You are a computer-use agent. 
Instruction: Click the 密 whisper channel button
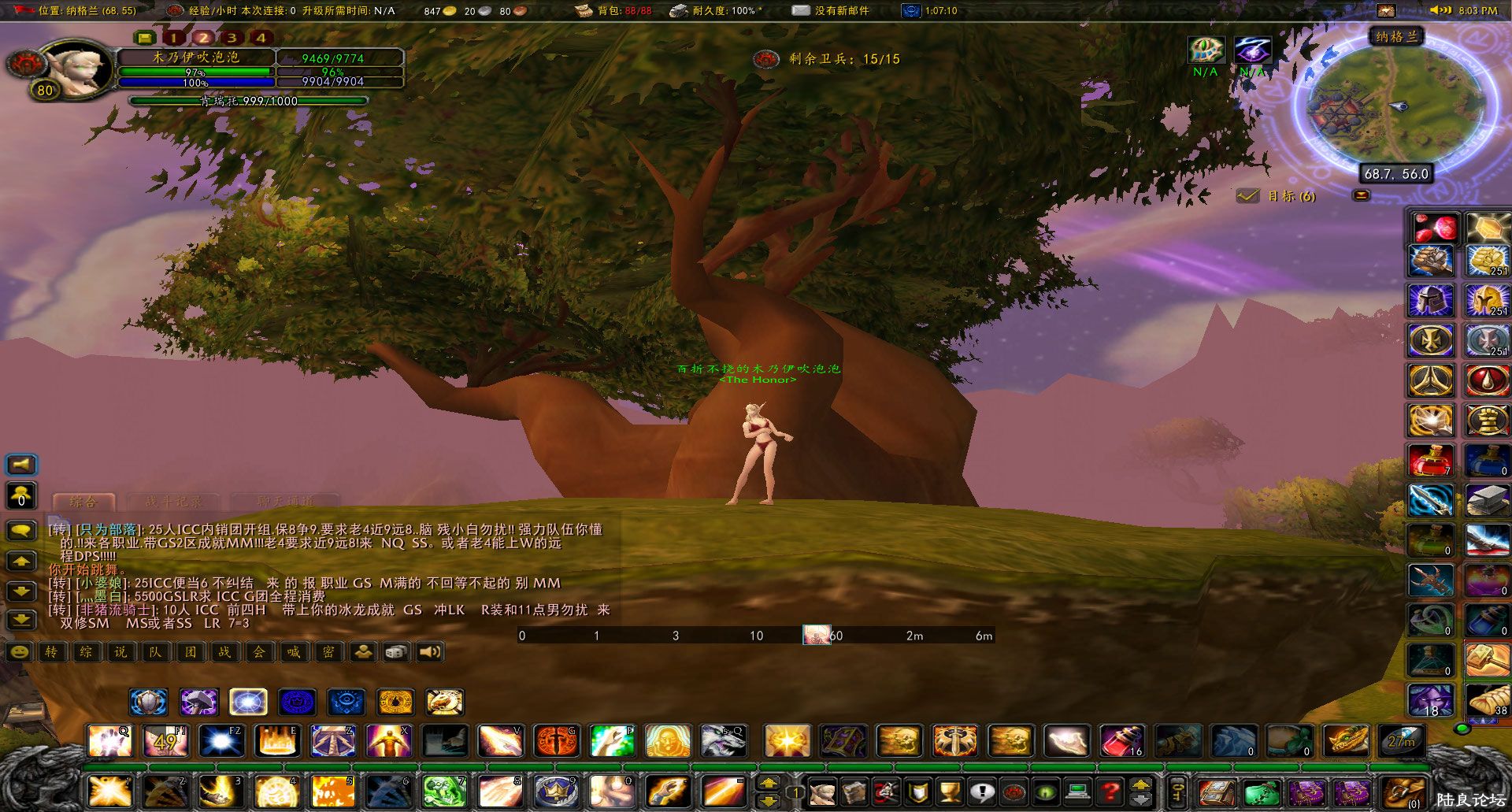click(328, 652)
